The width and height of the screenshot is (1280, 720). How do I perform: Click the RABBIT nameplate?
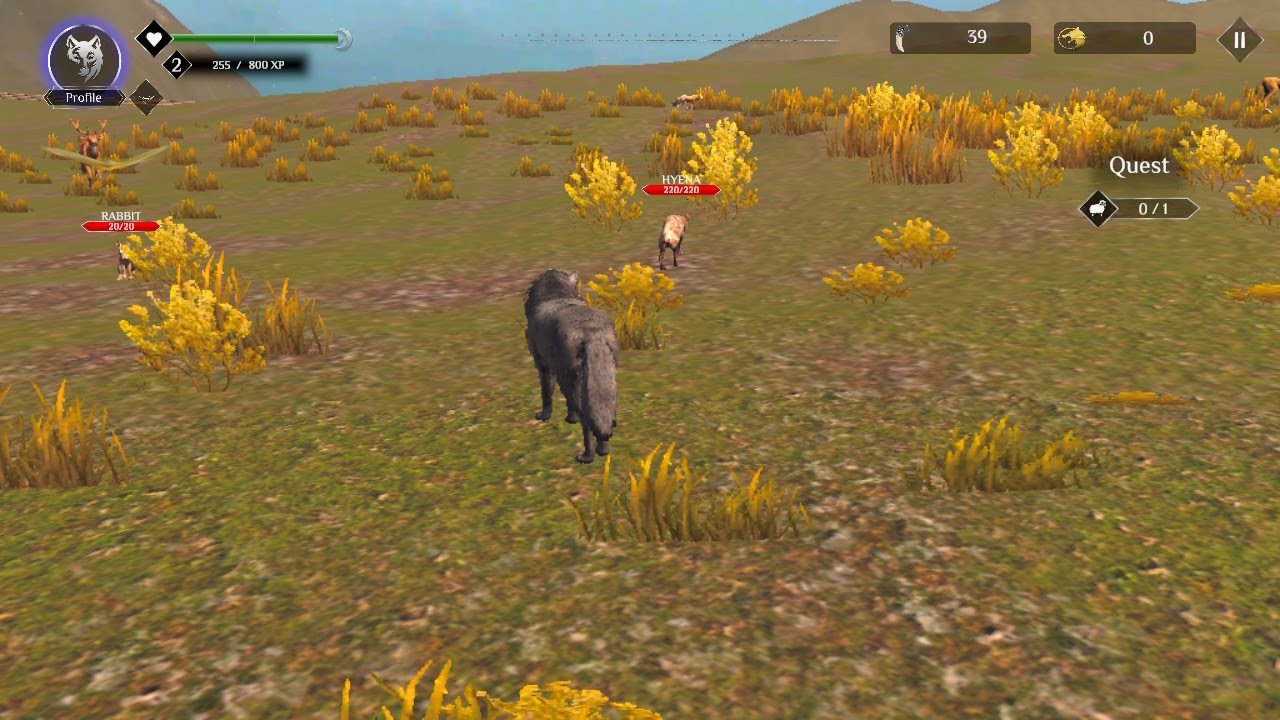(x=120, y=215)
